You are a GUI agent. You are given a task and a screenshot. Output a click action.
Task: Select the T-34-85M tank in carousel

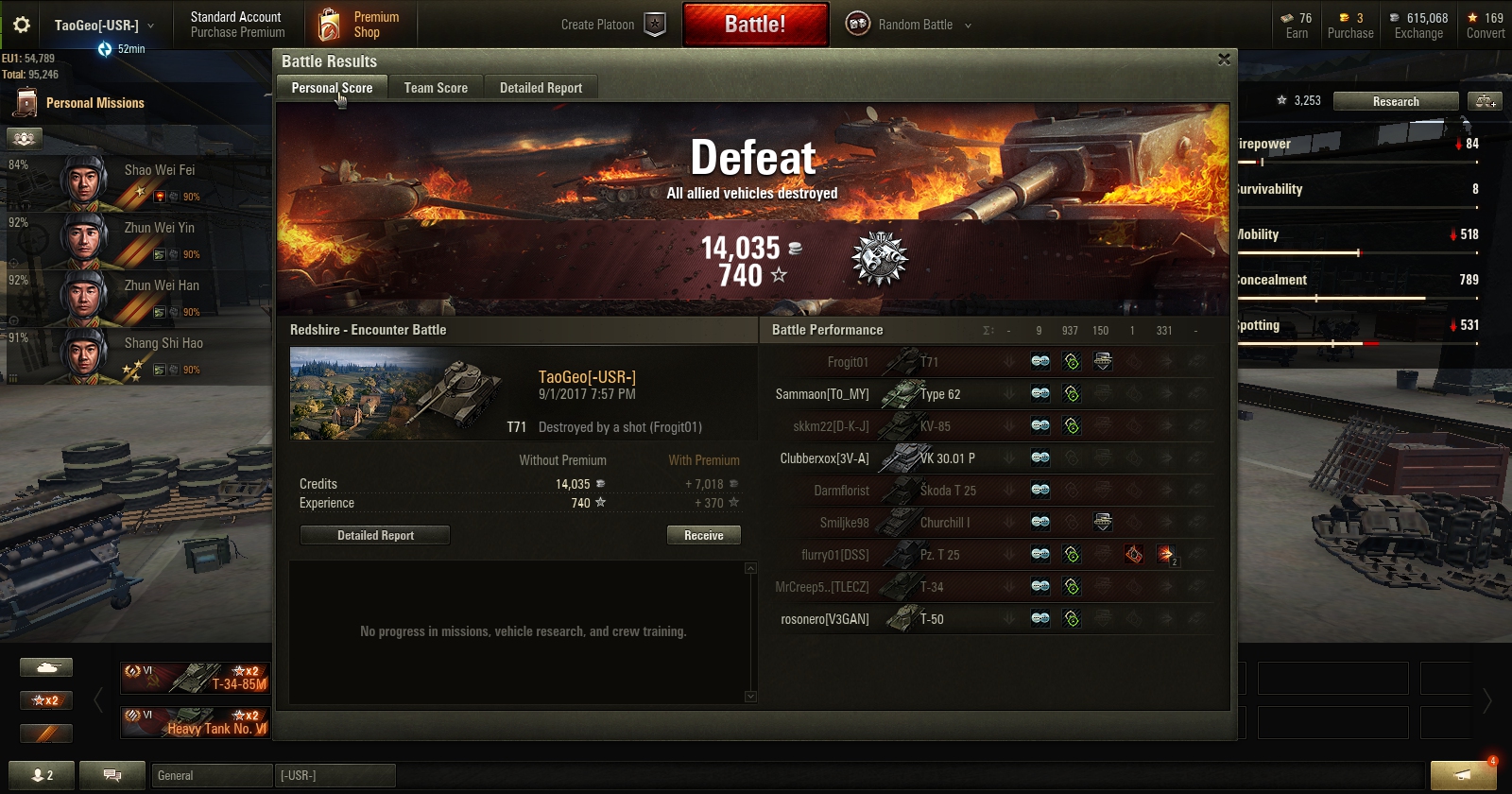point(196,678)
